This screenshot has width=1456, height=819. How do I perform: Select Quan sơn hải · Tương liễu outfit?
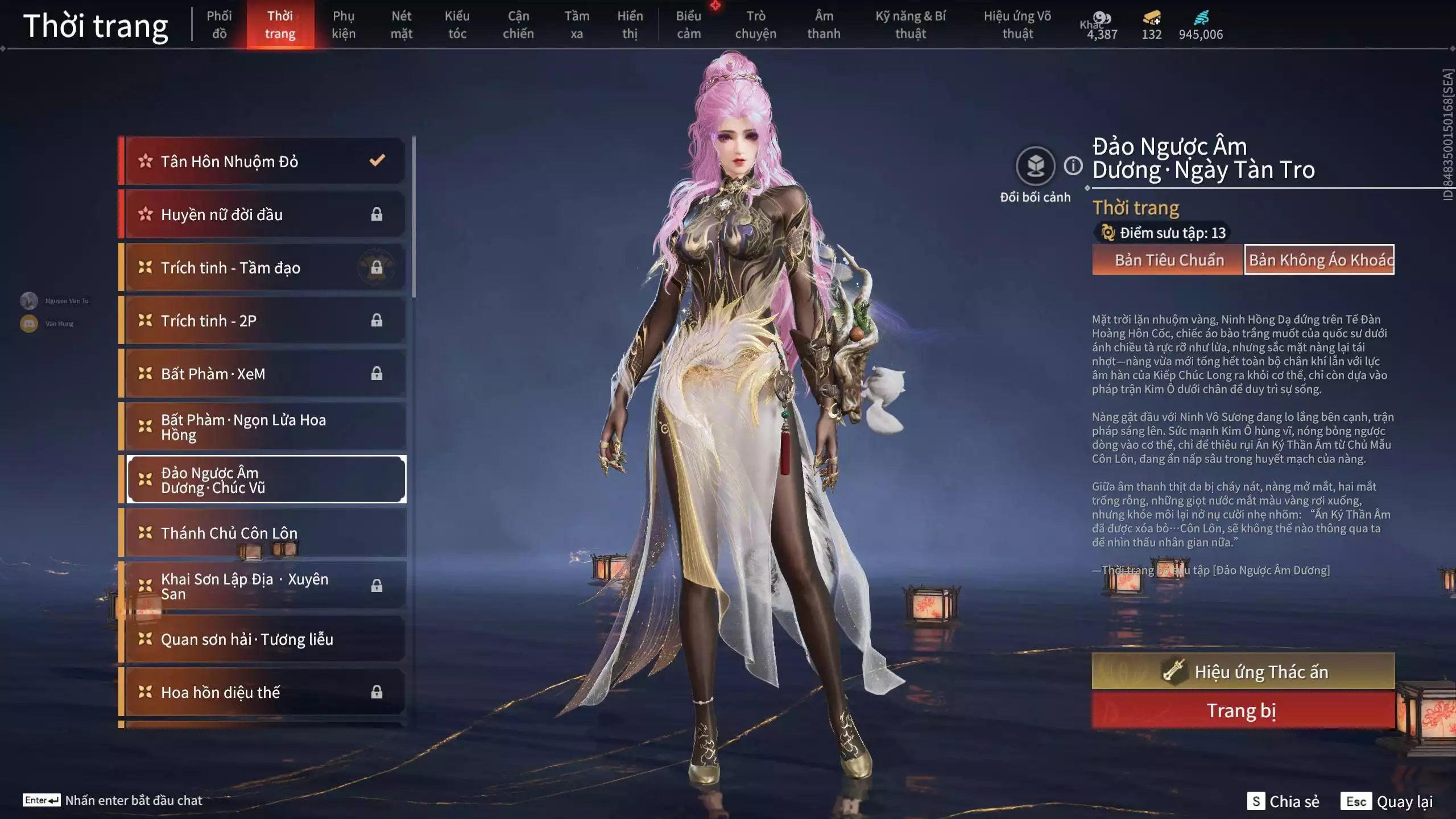(264, 639)
